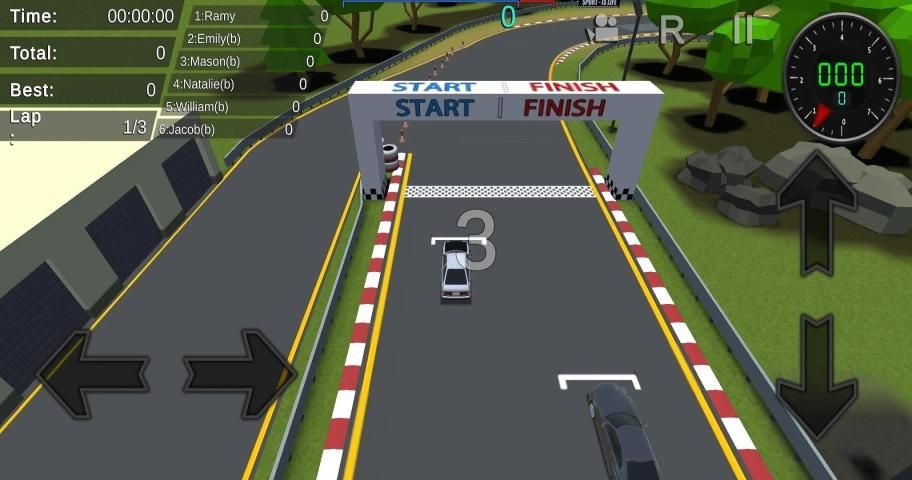This screenshot has height=480, width=912.
Task: Accelerate with the up arrow
Action: 817,212
